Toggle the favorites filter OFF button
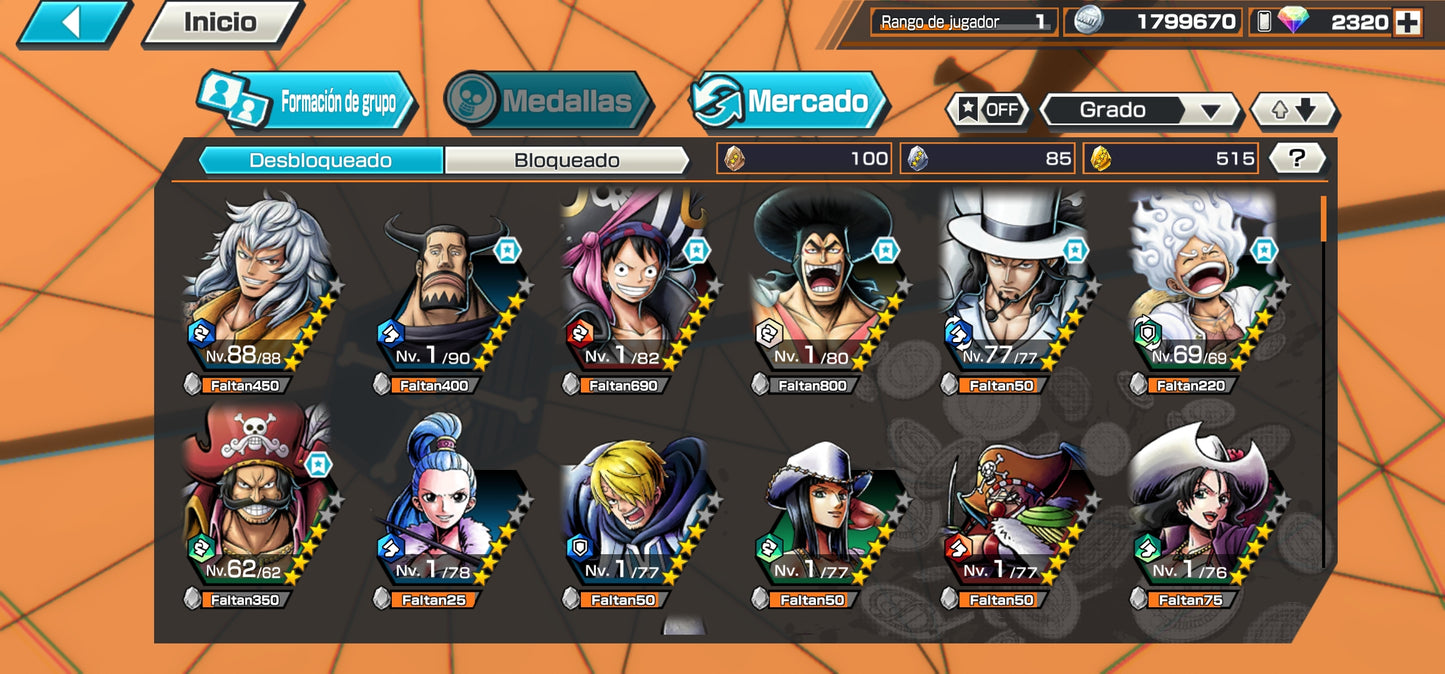The image size is (1445, 674). coord(987,110)
